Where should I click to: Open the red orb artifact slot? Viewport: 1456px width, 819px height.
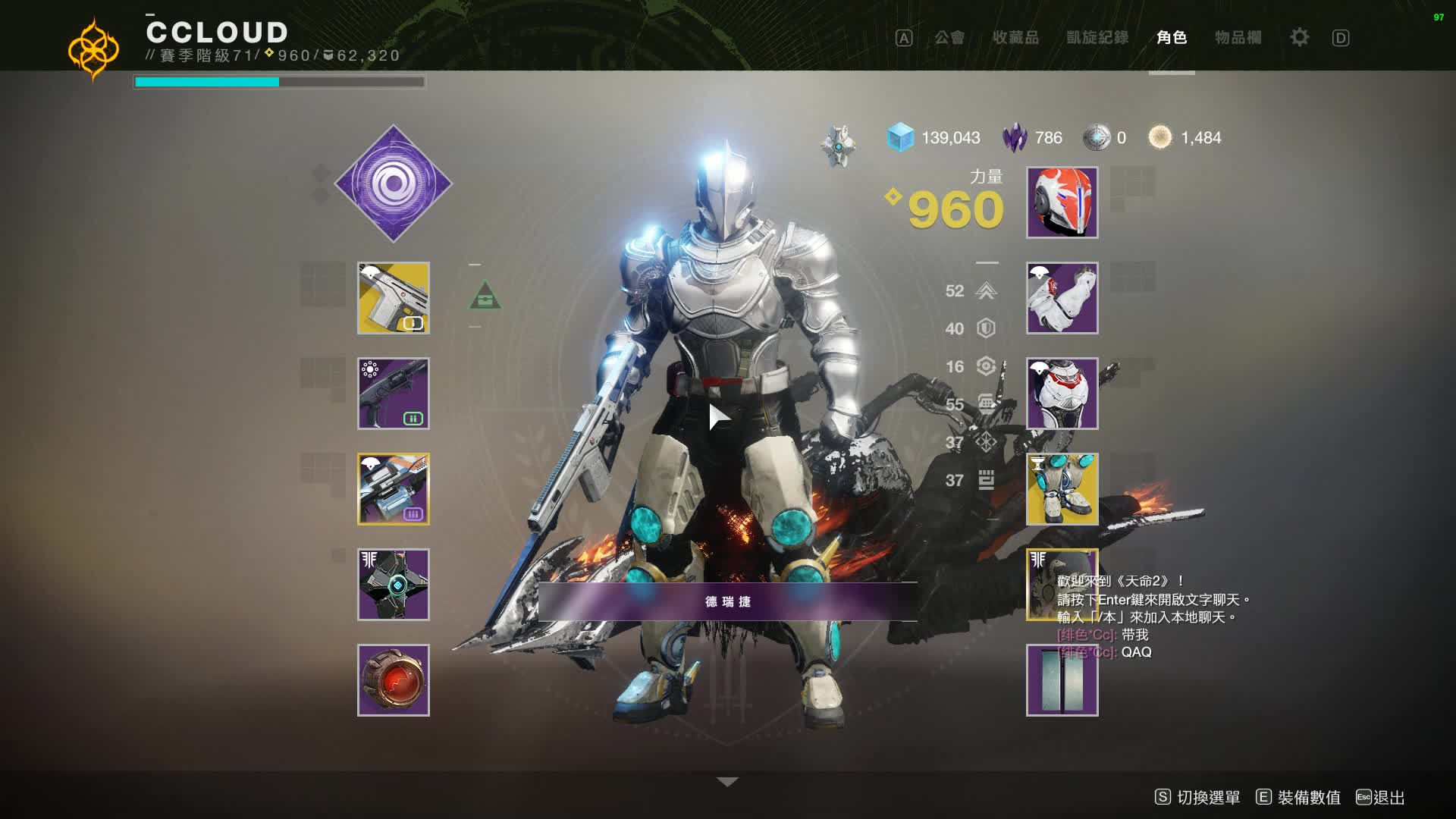point(394,680)
